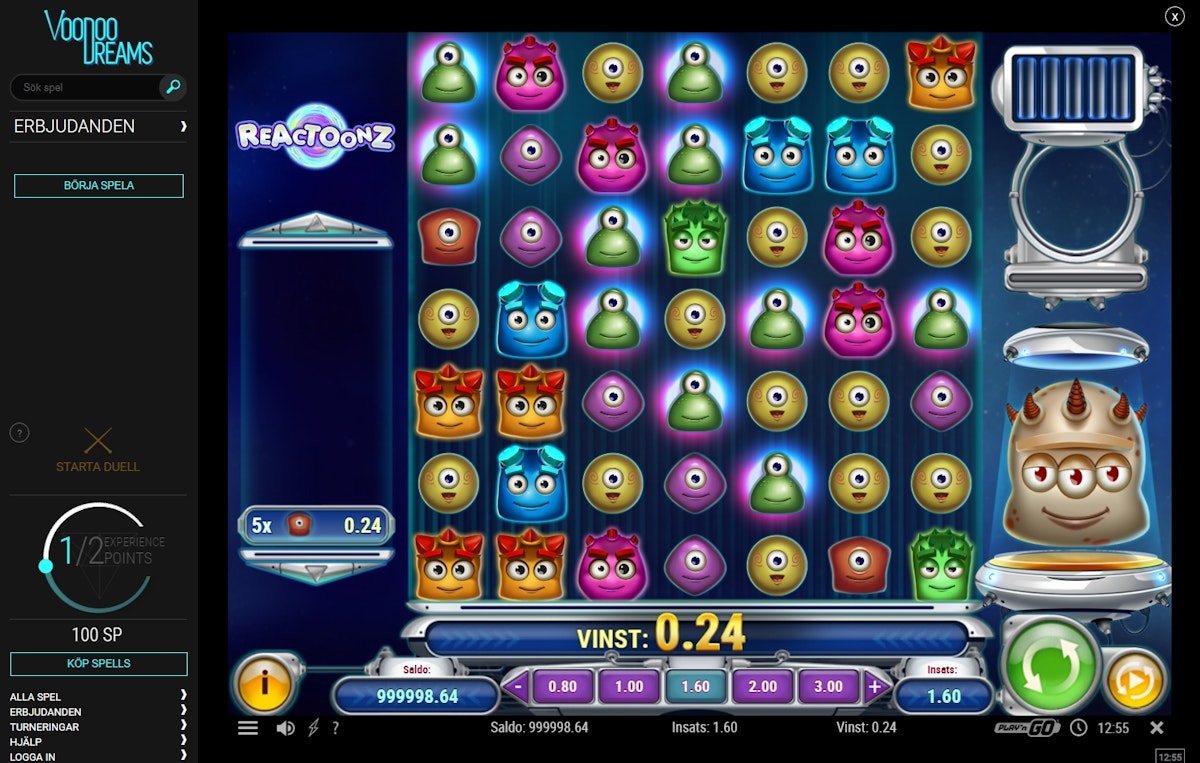Toggle the lightning fast-play icon
The width and height of the screenshot is (1200, 763).
point(314,728)
